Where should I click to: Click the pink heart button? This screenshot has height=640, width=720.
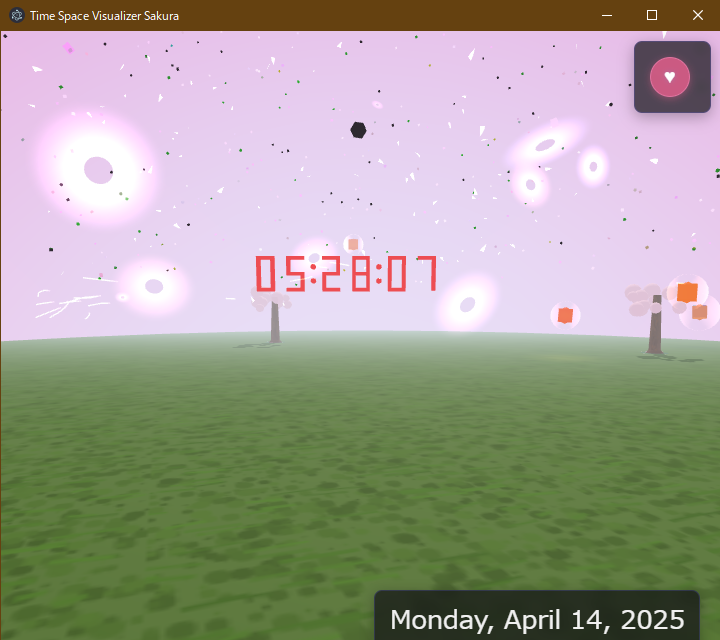point(670,77)
